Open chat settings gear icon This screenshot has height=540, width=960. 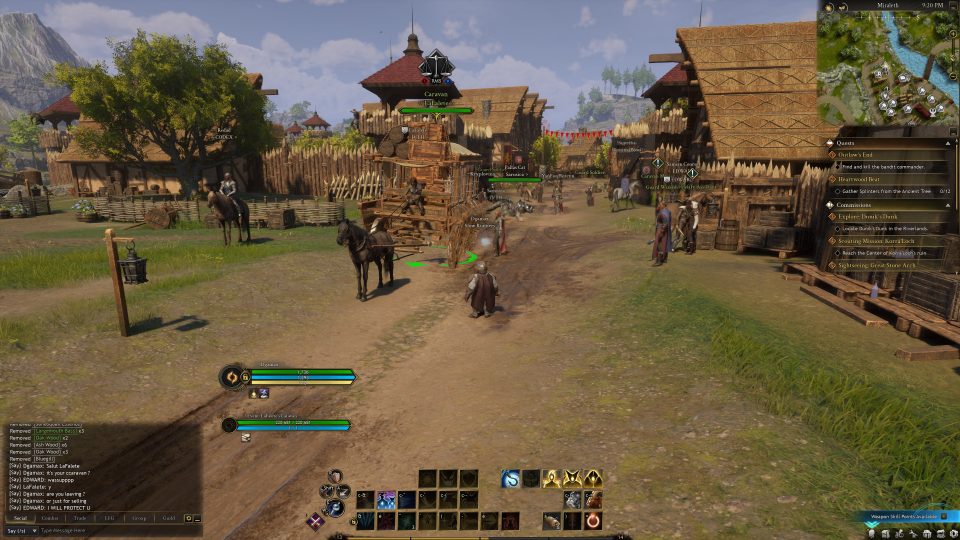click(x=188, y=518)
